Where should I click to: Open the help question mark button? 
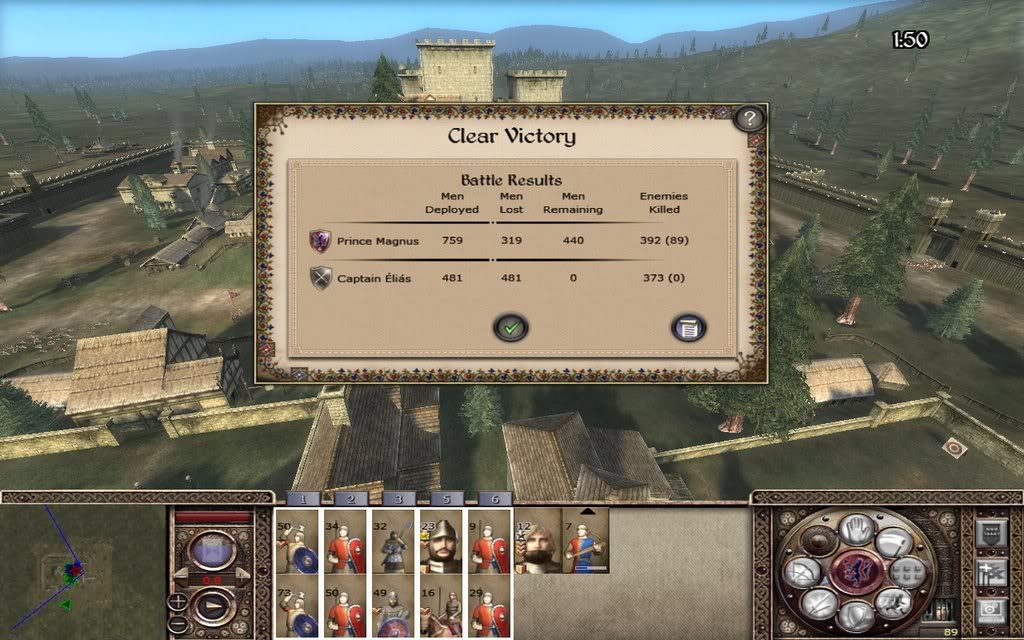tap(749, 119)
